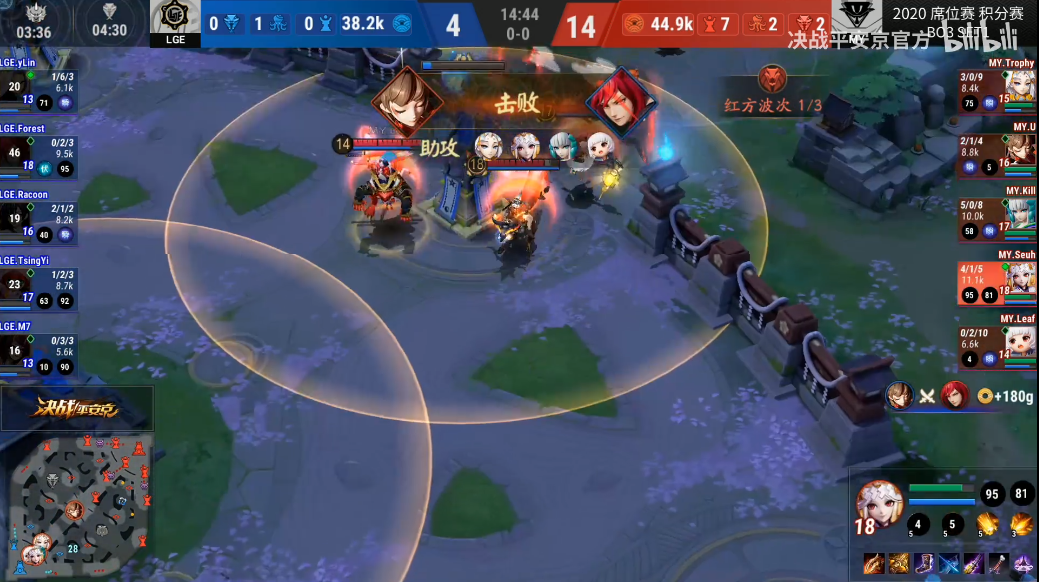
Task: Select LGE.Forest player panel
Action: [38, 151]
